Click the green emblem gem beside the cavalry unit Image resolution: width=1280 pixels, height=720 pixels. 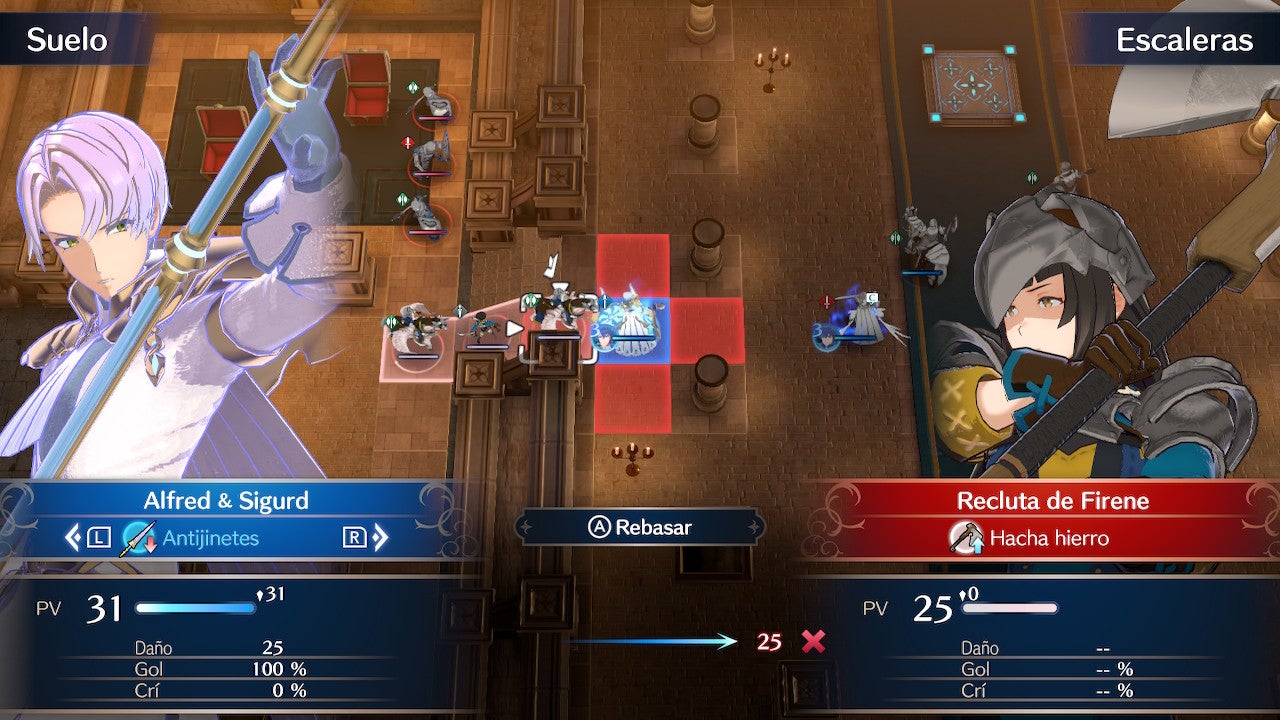pos(391,323)
